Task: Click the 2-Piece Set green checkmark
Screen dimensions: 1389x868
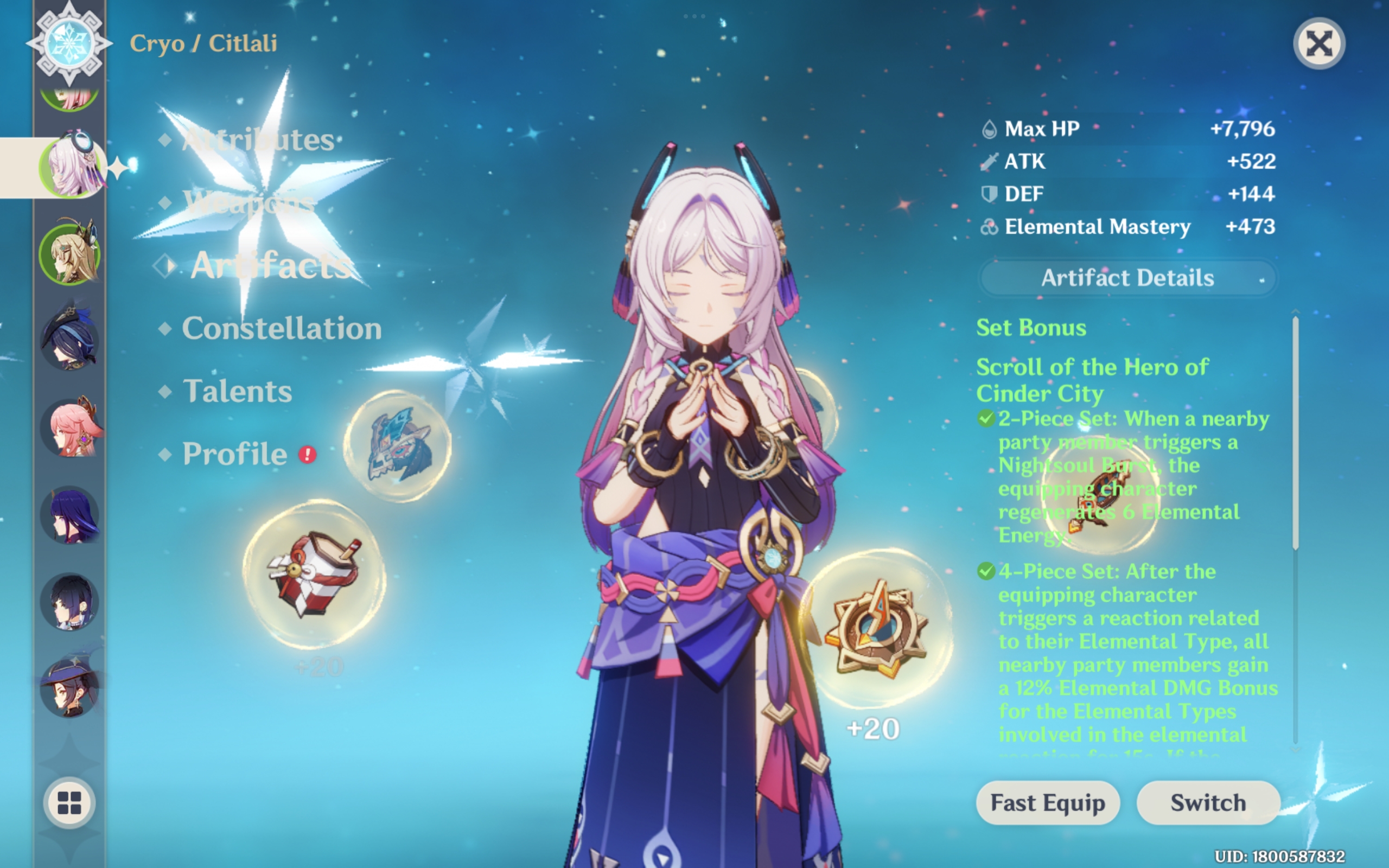Action: pyautogui.click(x=986, y=418)
